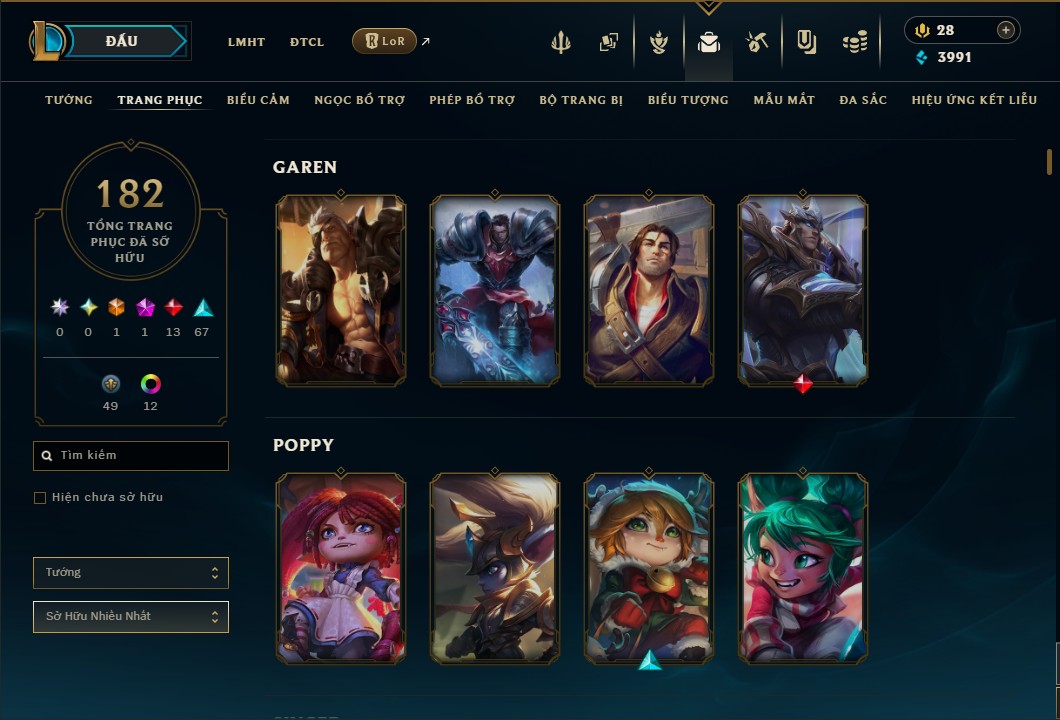Switch to the TƯỚNG tab
1060x720 pixels.
tap(69, 100)
